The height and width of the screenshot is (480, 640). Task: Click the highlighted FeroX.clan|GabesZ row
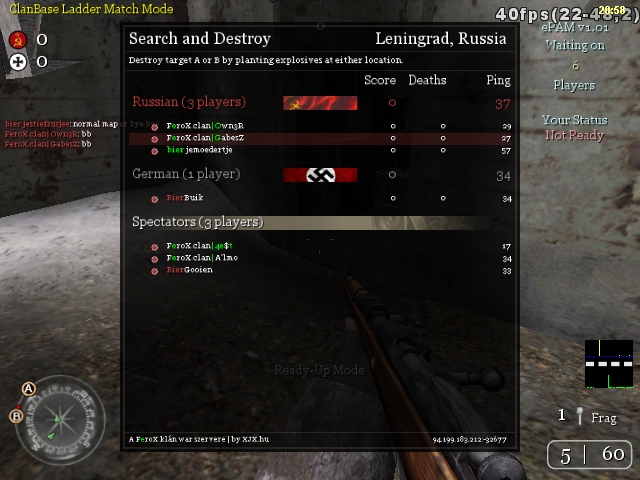click(x=205, y=138)
